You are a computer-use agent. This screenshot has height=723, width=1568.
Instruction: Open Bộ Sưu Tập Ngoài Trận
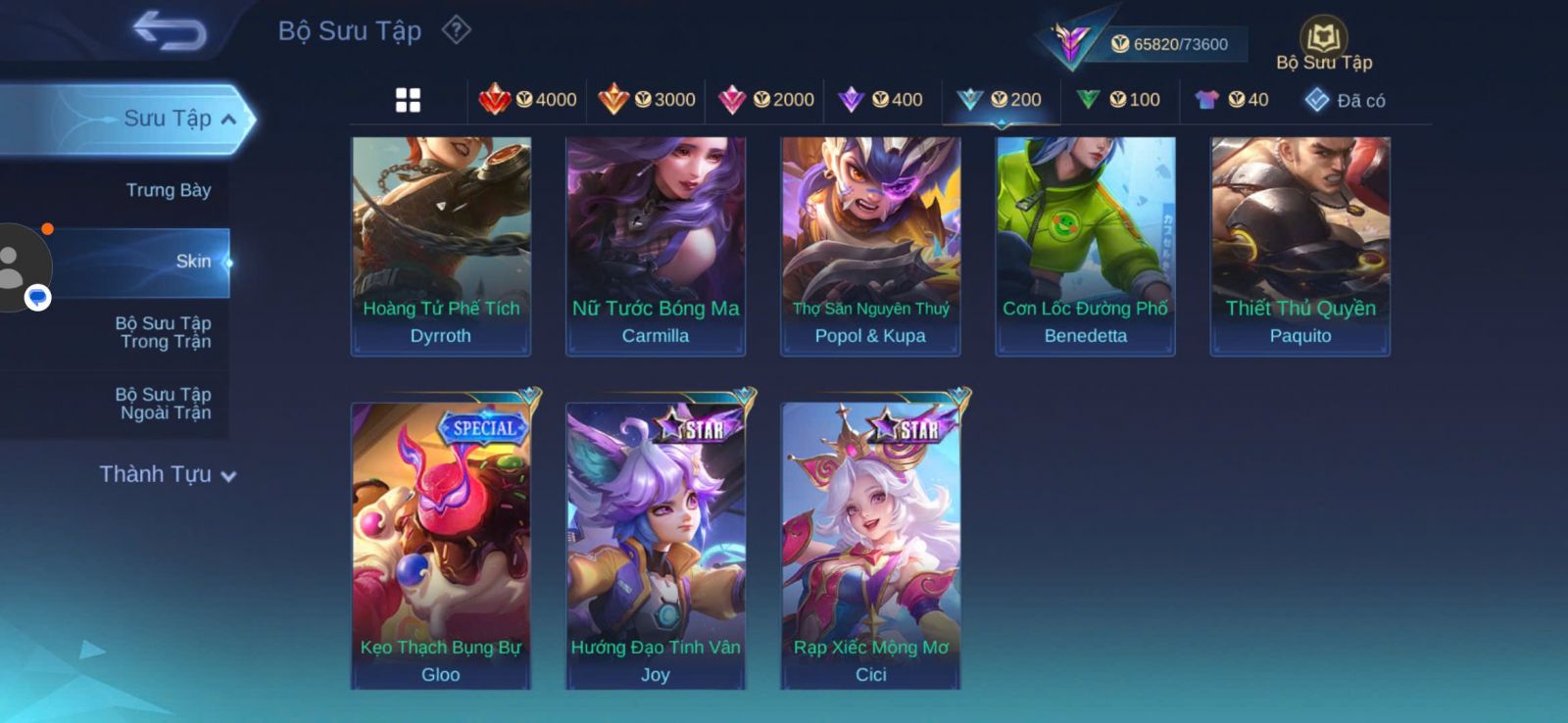[165, 404]
